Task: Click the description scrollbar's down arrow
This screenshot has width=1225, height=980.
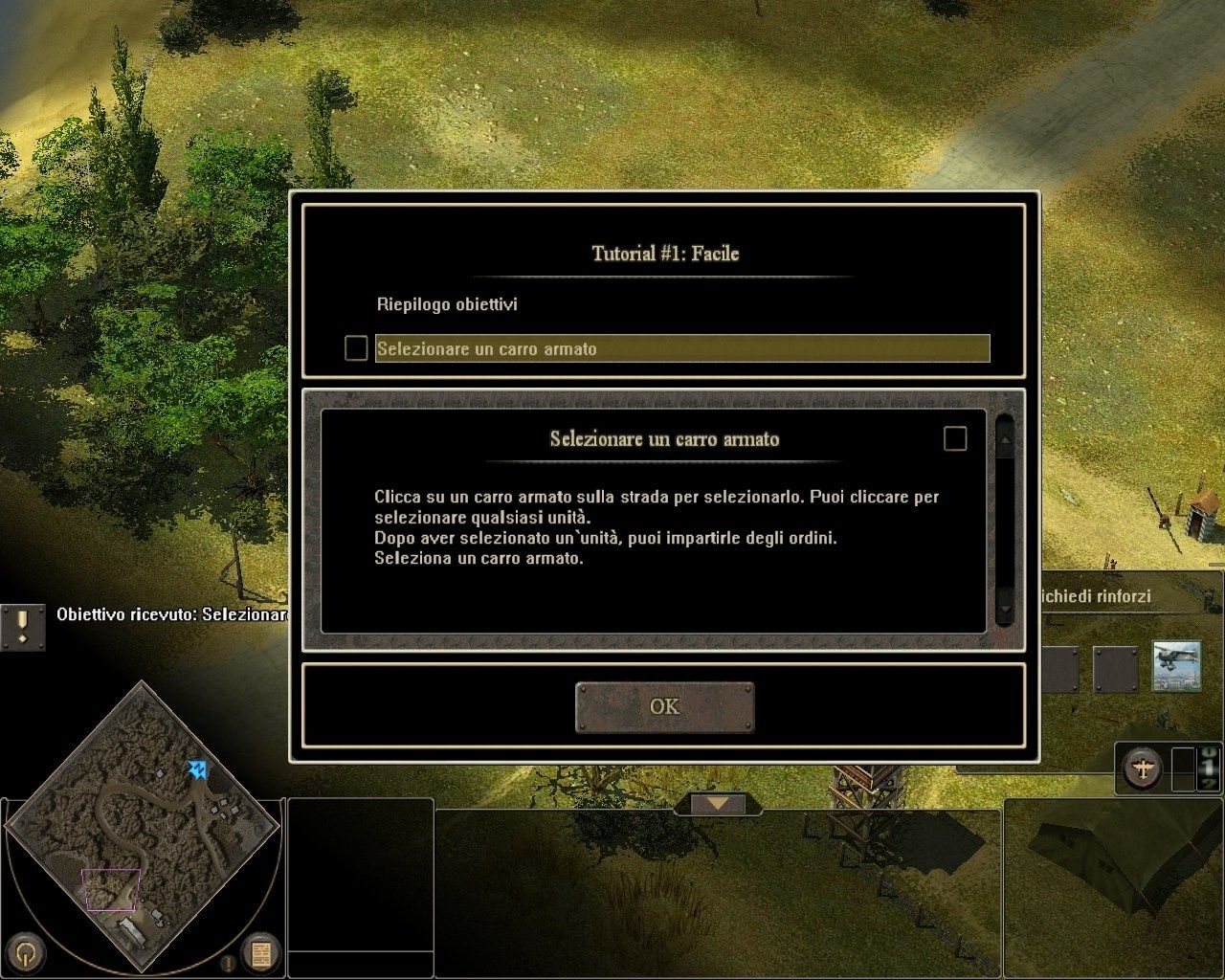Action: [1005, 606]
